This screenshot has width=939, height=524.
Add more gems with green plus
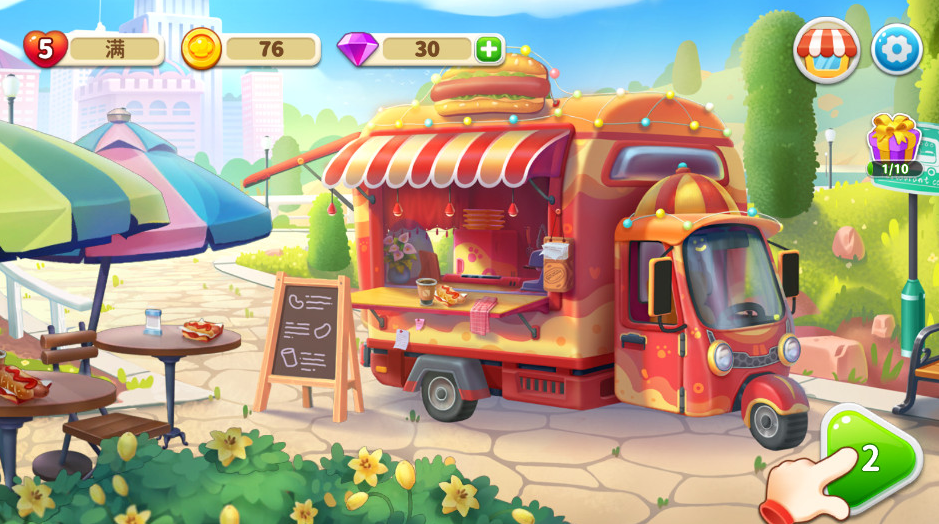[x=488, y=49]
